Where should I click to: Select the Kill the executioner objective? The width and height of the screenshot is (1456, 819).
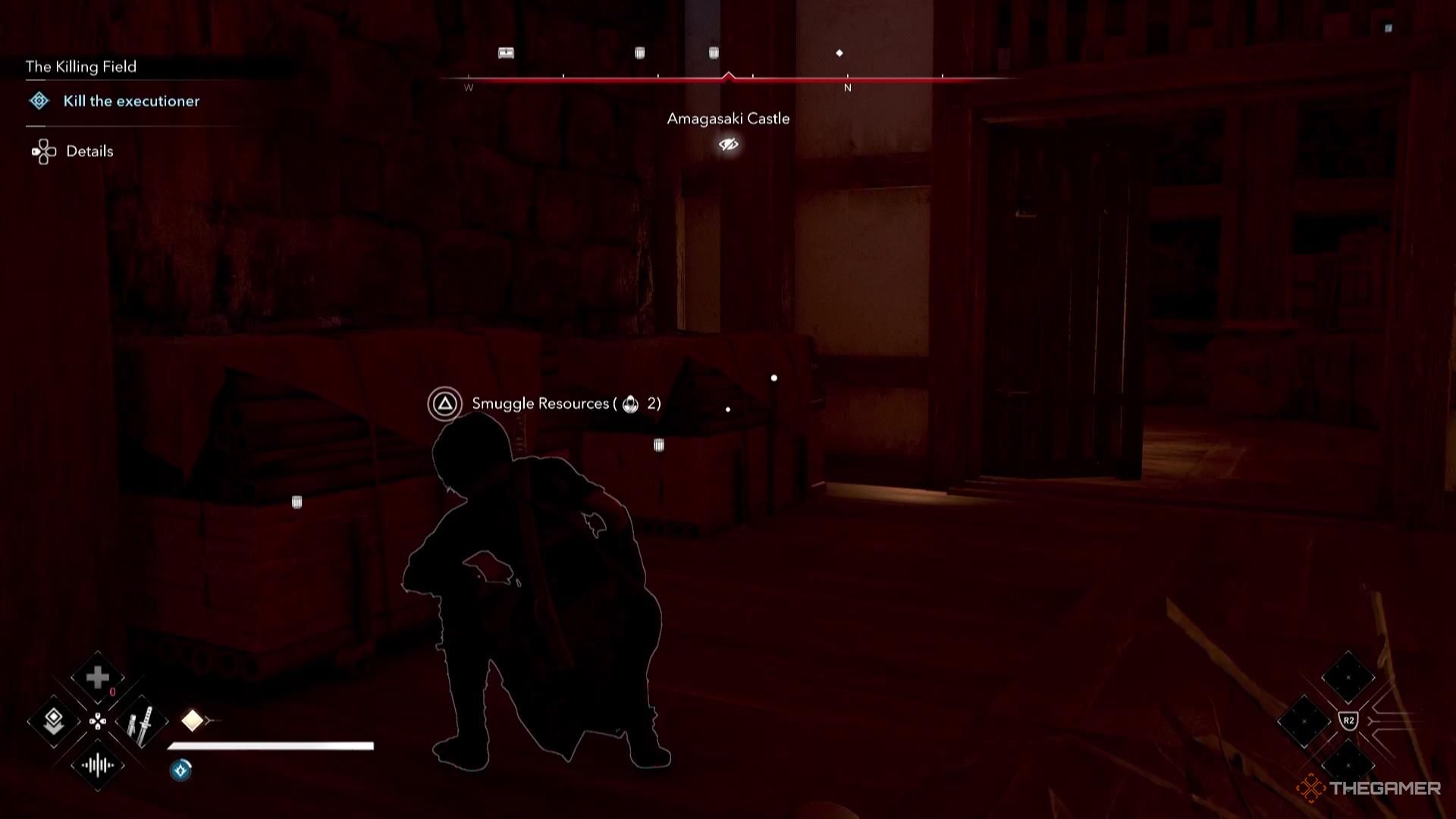pyautogui.click(x=130, y=101)
